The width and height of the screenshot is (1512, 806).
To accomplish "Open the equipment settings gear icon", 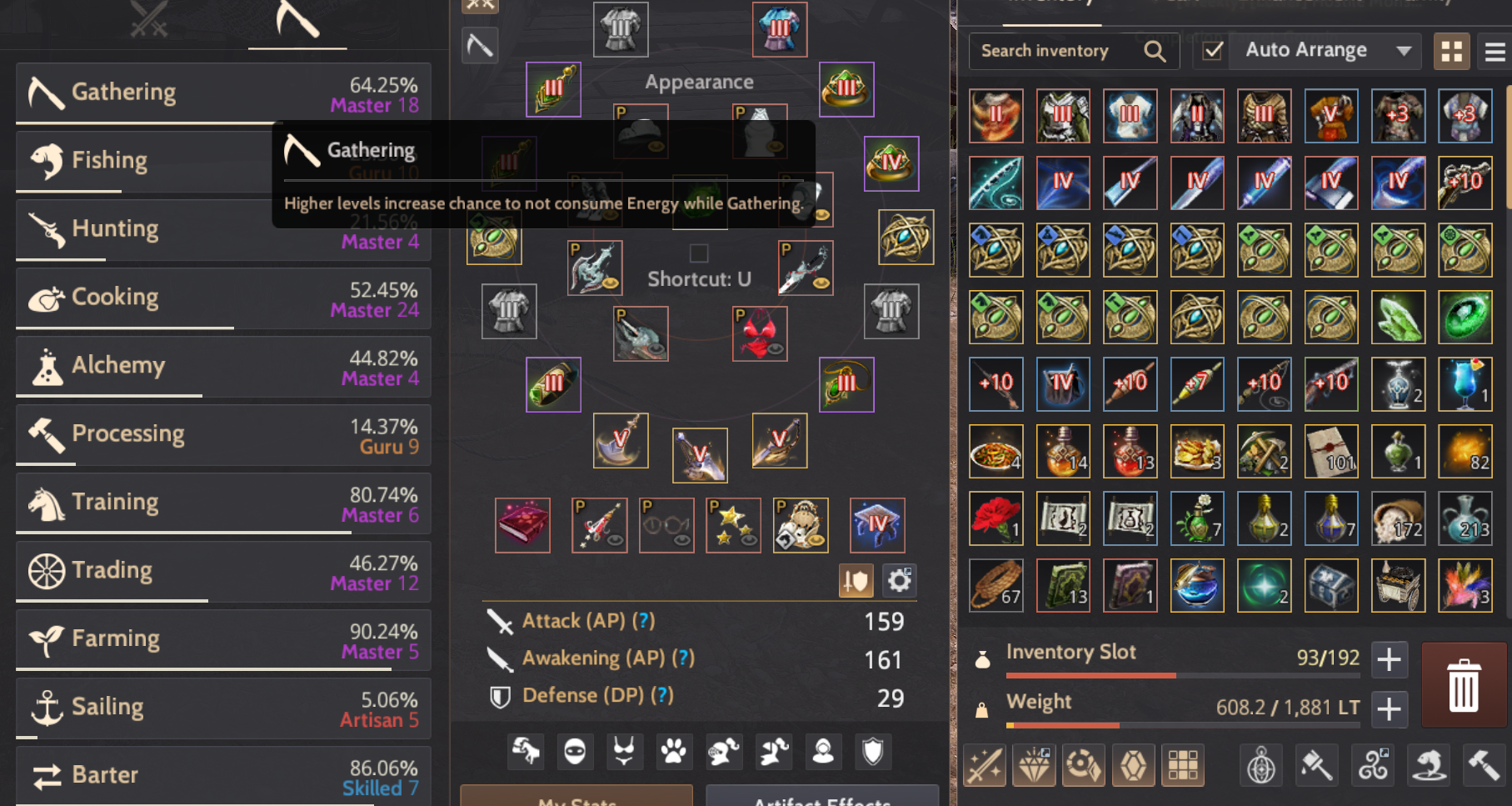I will point(899,581).
